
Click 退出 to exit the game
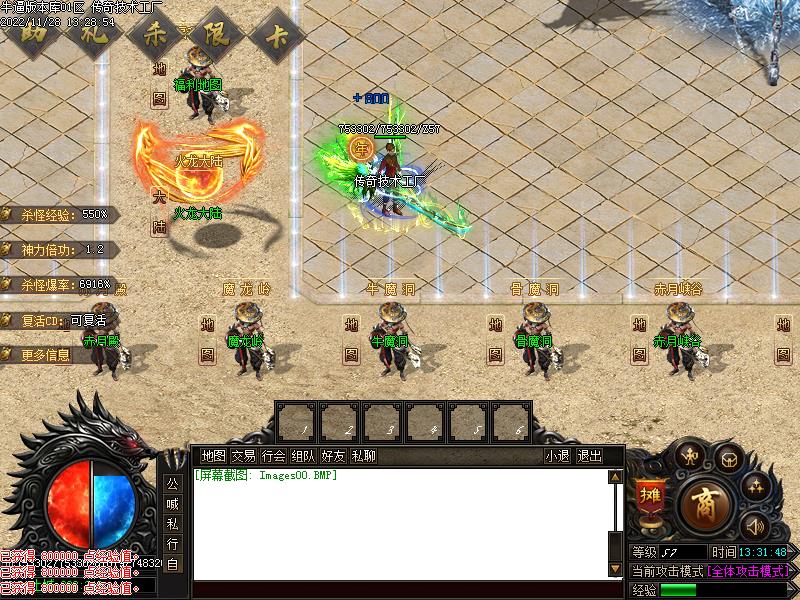pyautogui.click(x=590, y=456)
